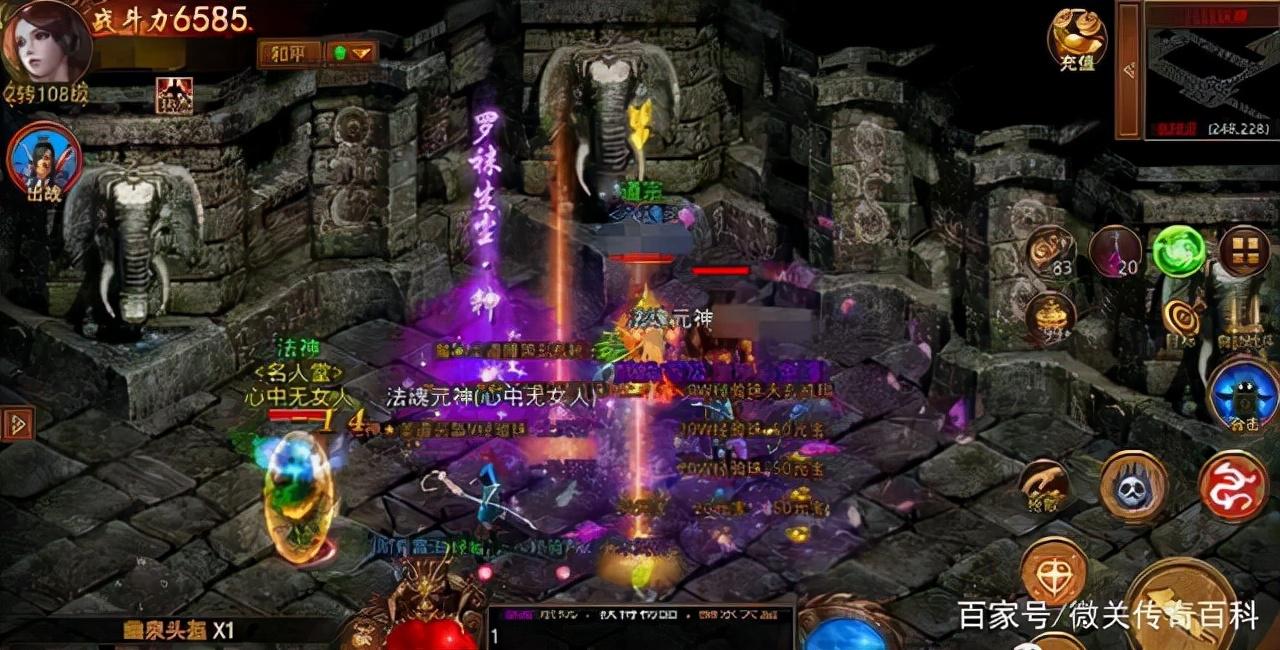Select the red warrior buff icon

(174, 95)
